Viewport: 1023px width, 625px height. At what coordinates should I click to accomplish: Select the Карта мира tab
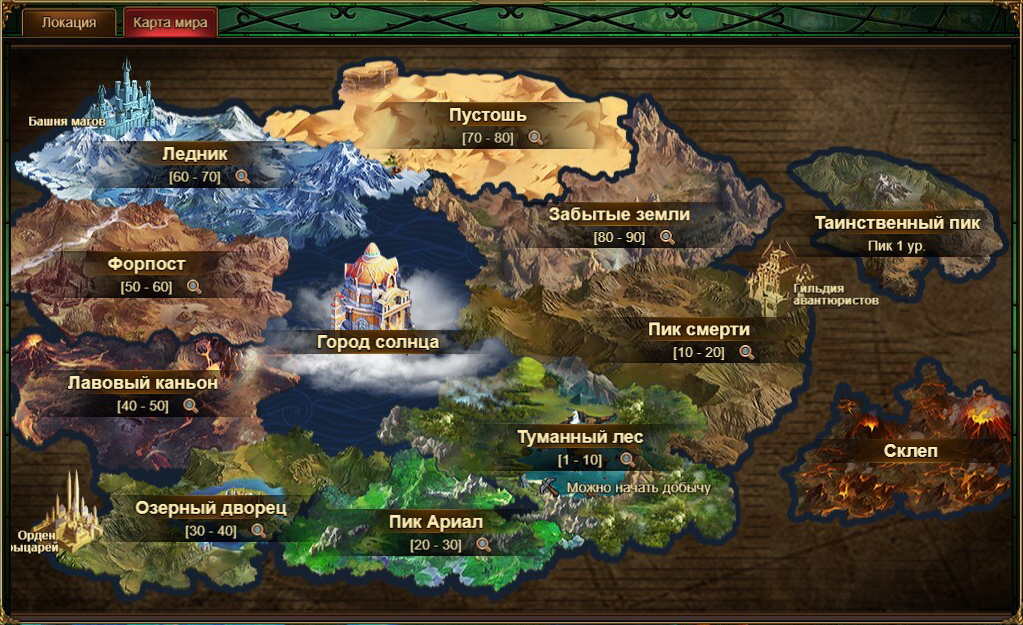(170, 23)
